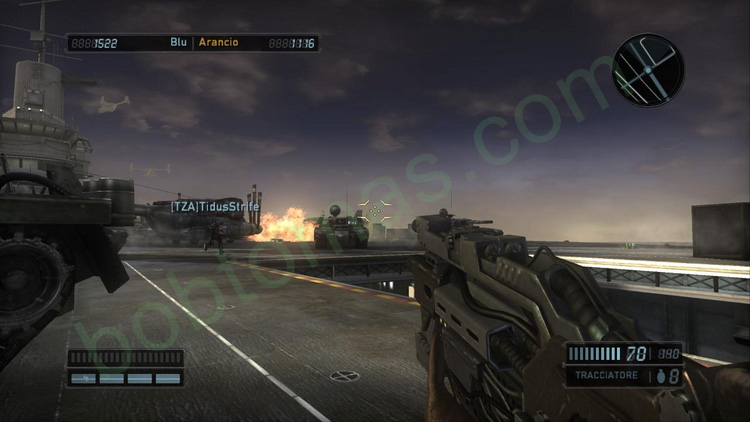The image size is (750, 422).
Task: Click the circular minimap radar
Action: [648, 69]
